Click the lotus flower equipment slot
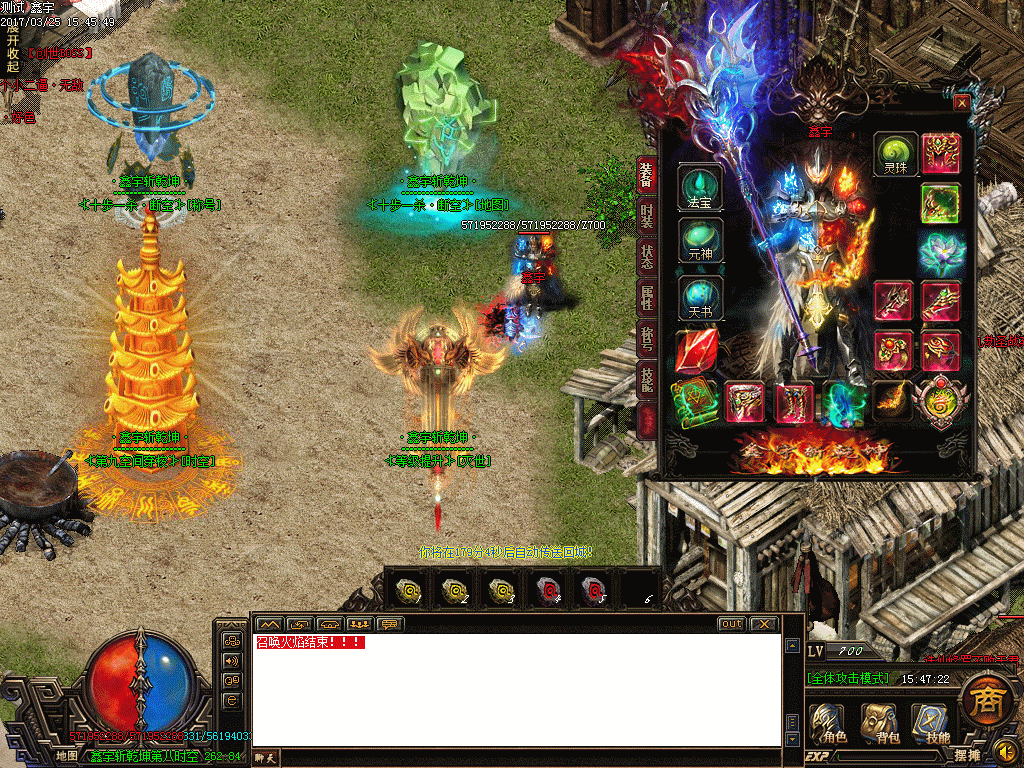The width and height of the screenshot is (1024, 768). click(x=940, y=252)
